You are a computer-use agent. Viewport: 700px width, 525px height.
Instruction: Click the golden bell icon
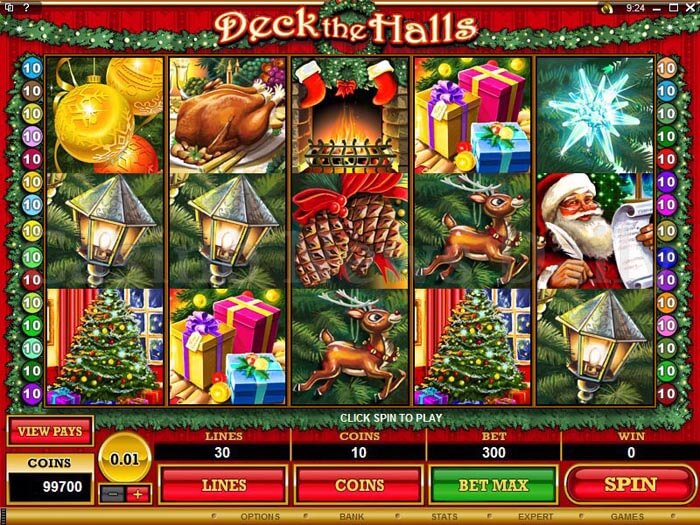pyautogui.click(x=607, y=7)
